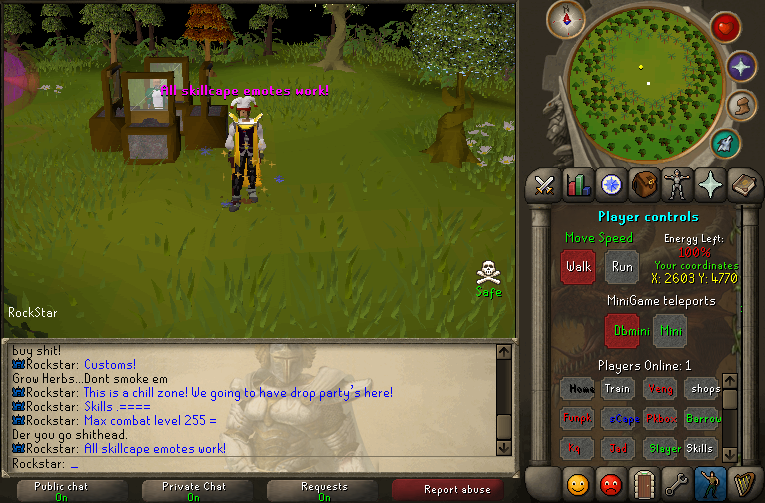This screenshot has height=503, width=765.
Task: Select the Walk move speed button
Action: pyautogui.click(x=578, y=267)
